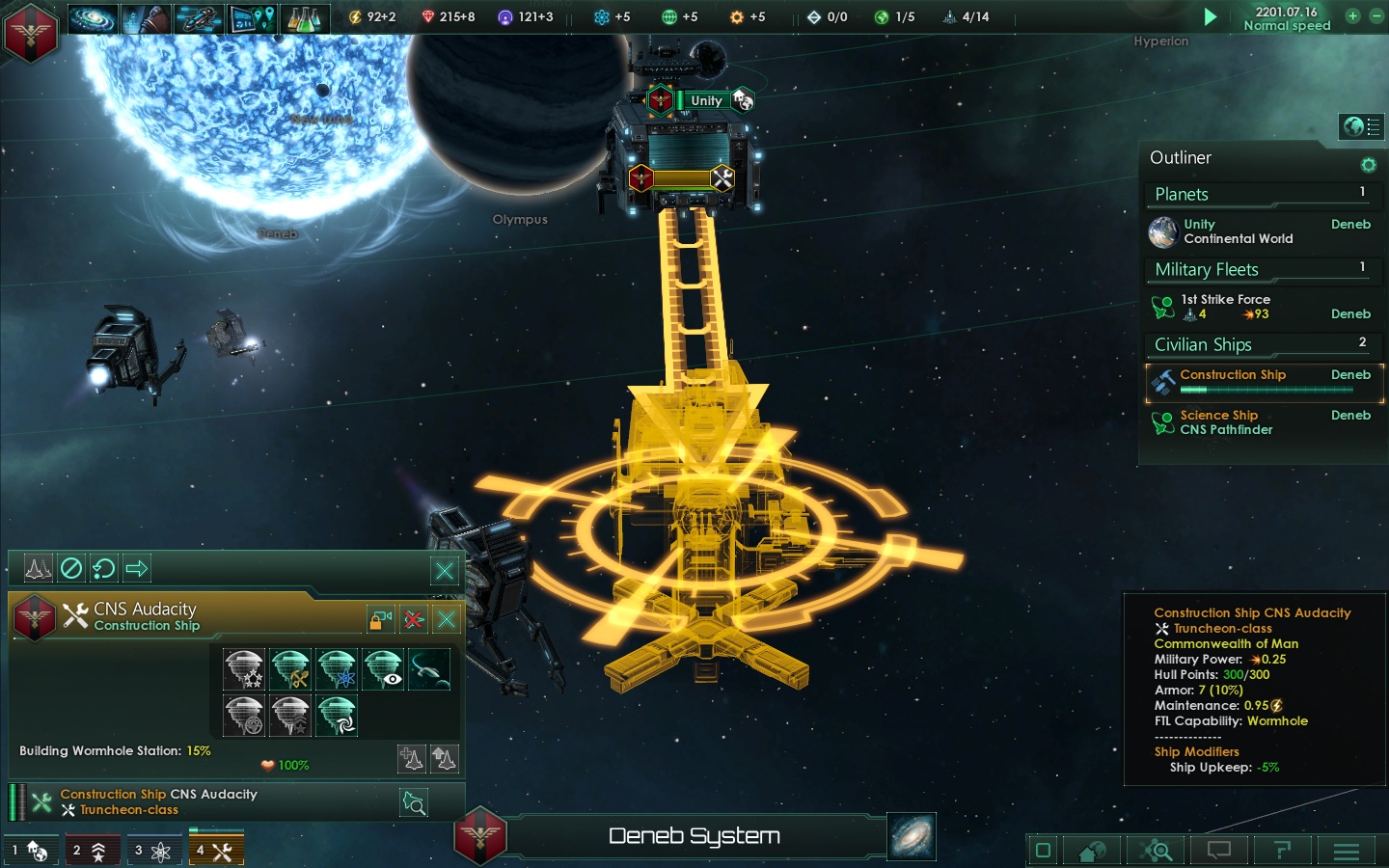This screenshot has height=868, width=1389.
Task: Increase game speed with the plus button
Action: tap(1352, 15)
